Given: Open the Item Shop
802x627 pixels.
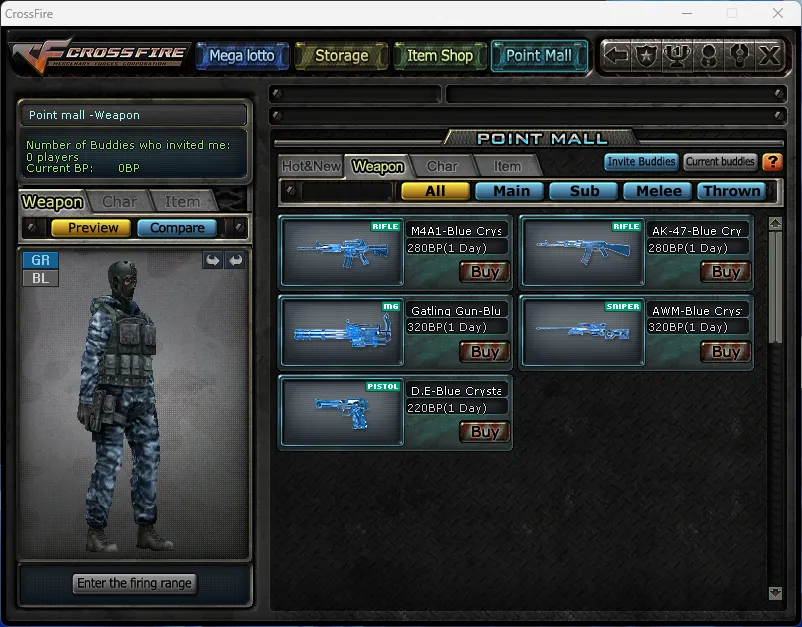Looking at the screenshot, I should [x=440, y=56].
